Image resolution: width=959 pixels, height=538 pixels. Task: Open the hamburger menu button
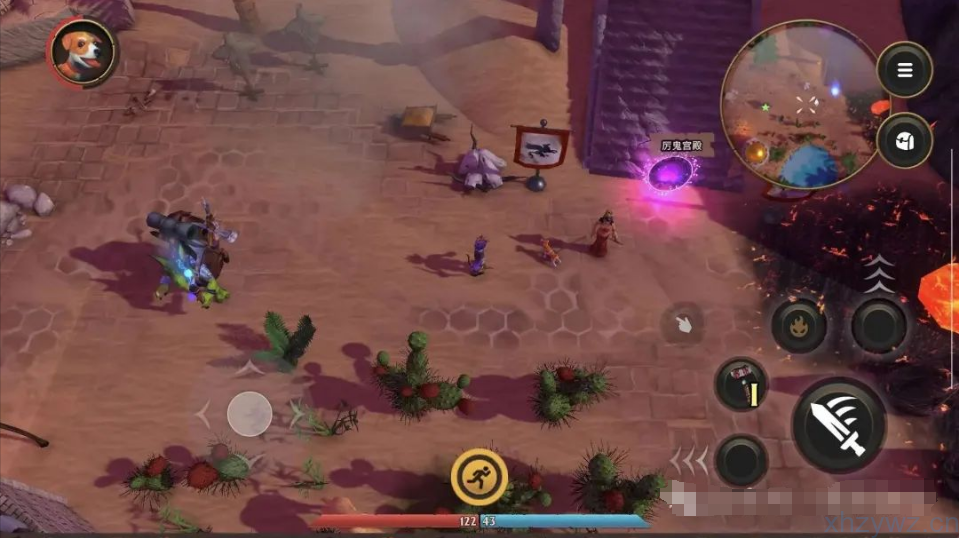click(904, 70)
